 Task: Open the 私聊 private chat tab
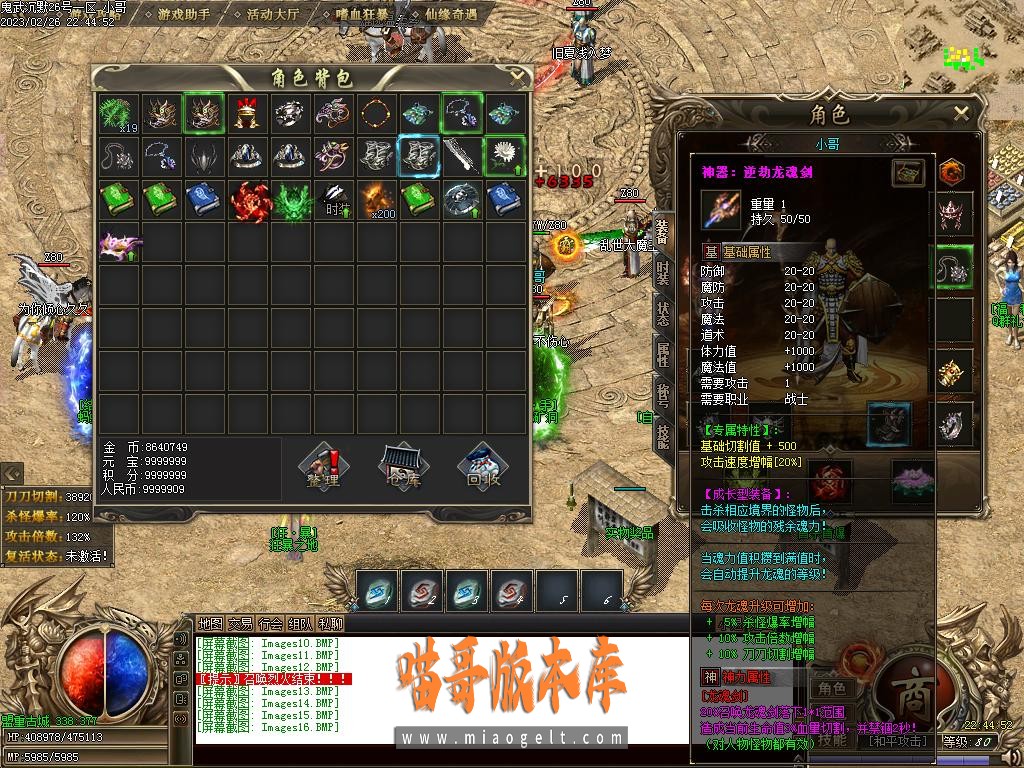(330, 624)
